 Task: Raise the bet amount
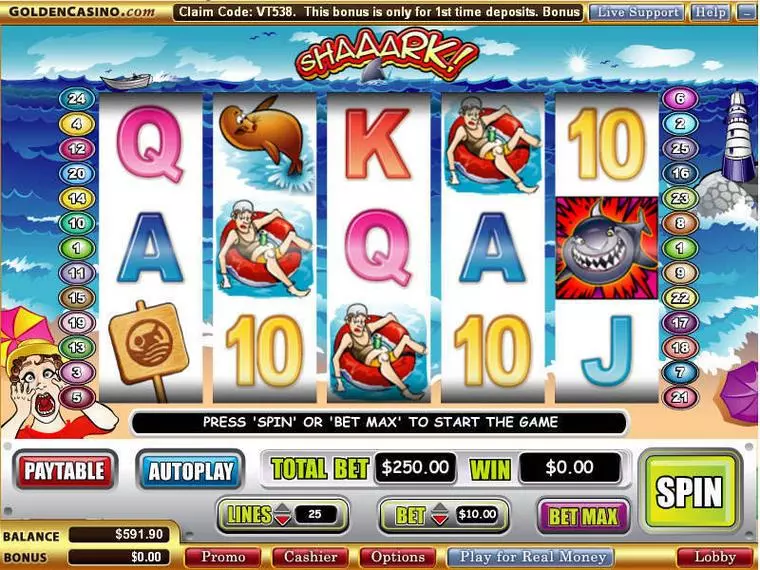tap(441, 509)
